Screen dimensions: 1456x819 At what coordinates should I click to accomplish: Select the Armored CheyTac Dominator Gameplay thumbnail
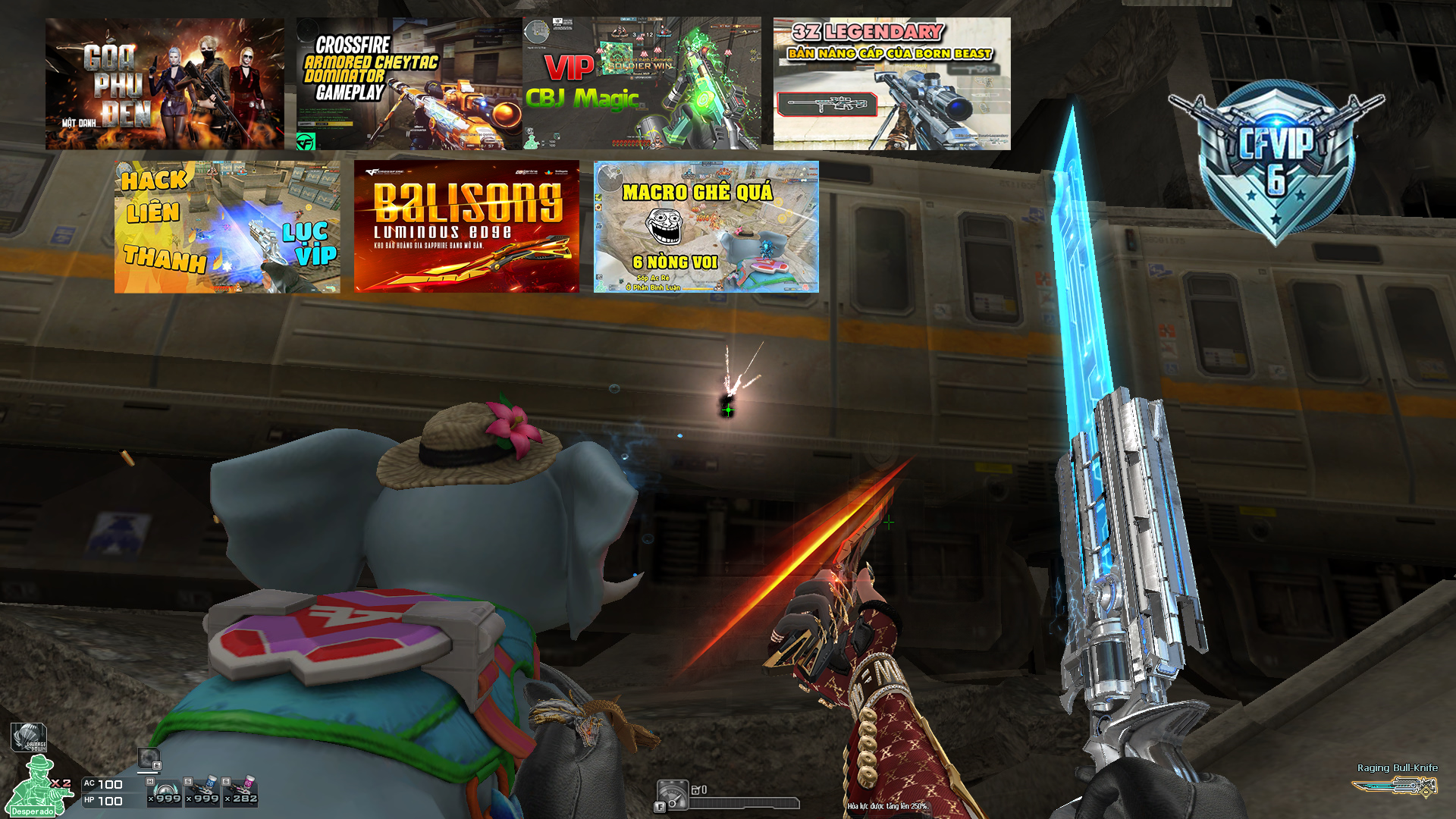click(x=408, y=83)
